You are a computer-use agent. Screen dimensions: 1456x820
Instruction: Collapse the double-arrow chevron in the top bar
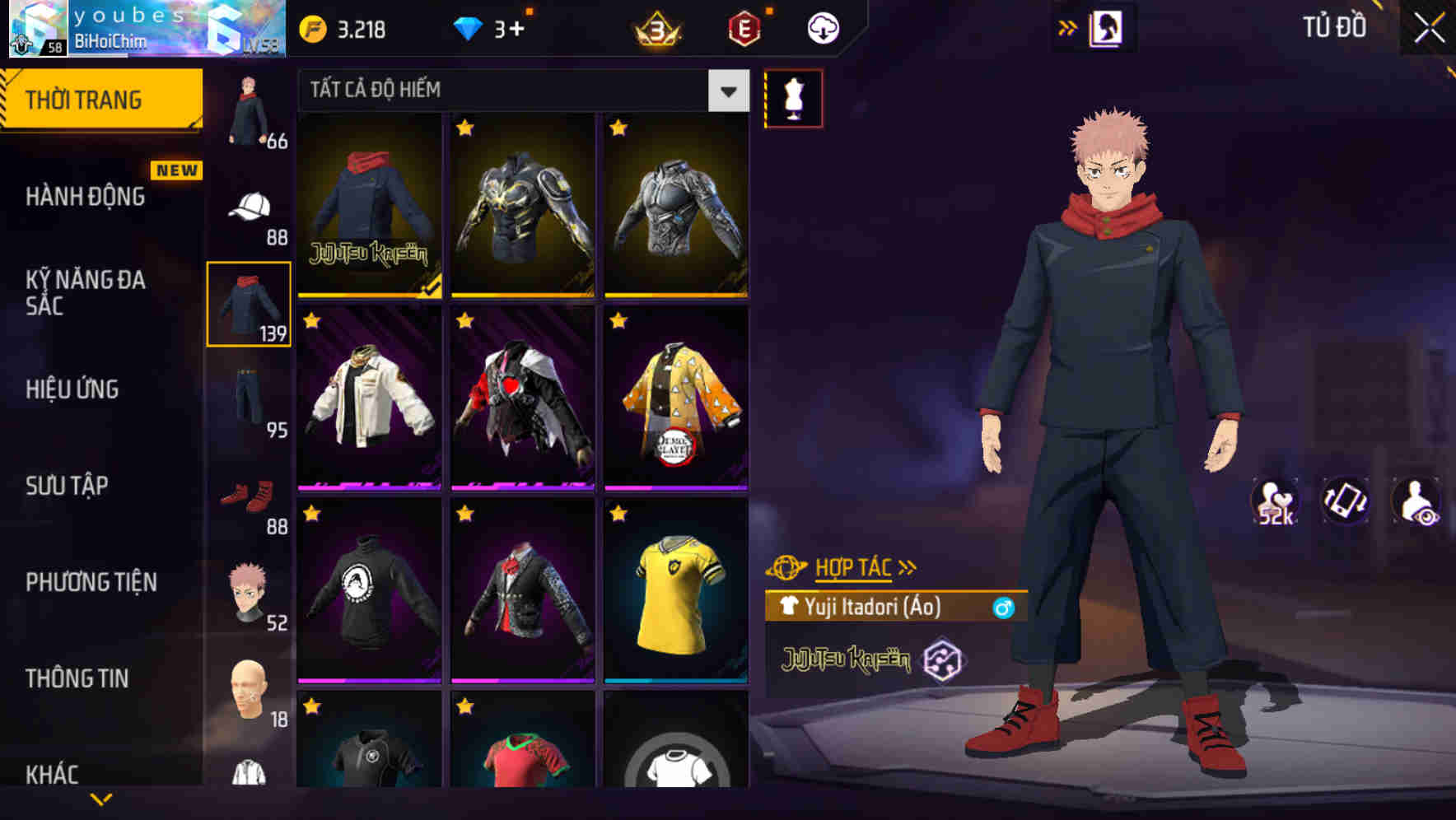tap(1068, 26)
